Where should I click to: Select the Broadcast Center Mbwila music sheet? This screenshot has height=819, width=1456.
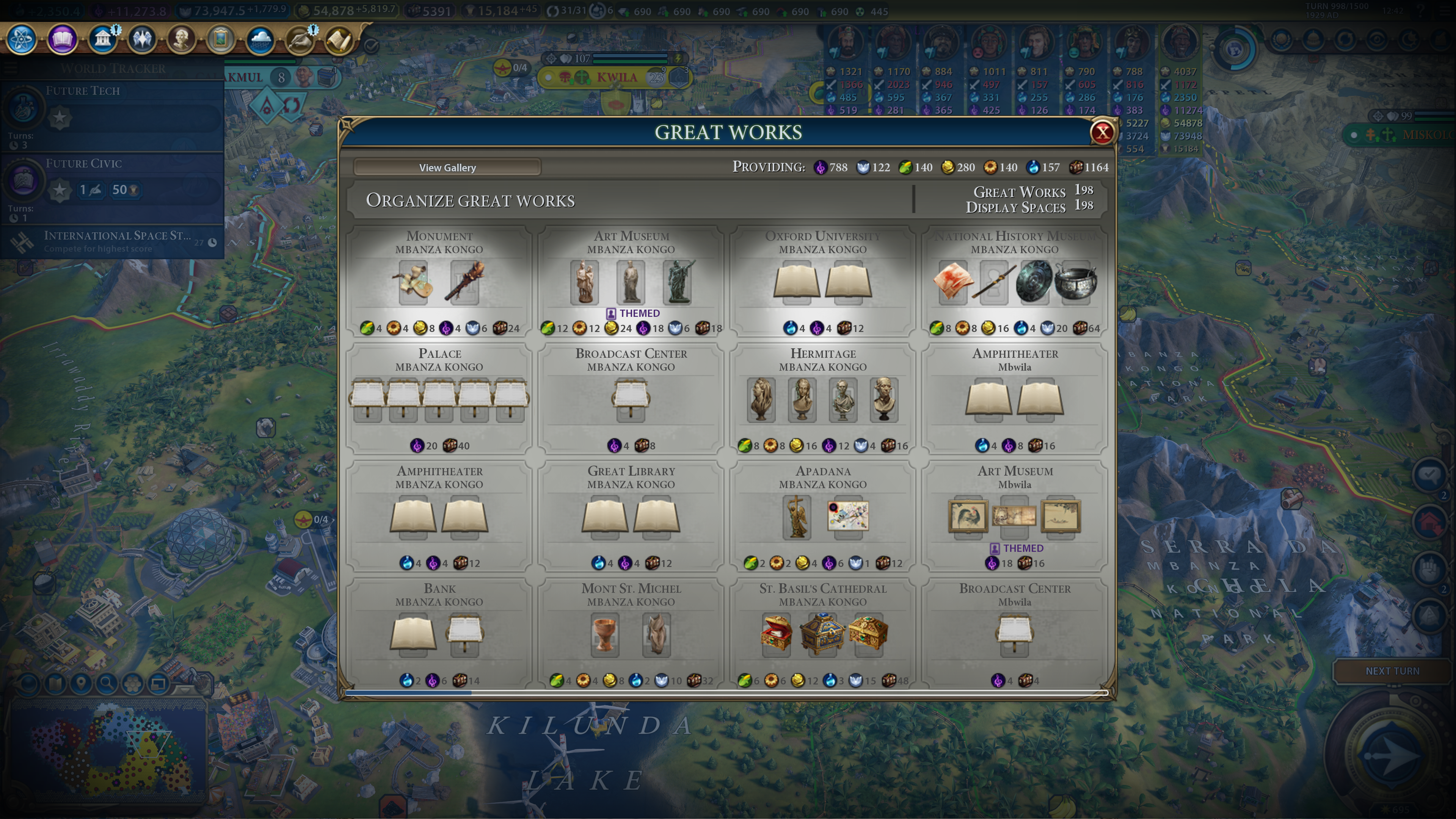click(x=1015, y=633)
